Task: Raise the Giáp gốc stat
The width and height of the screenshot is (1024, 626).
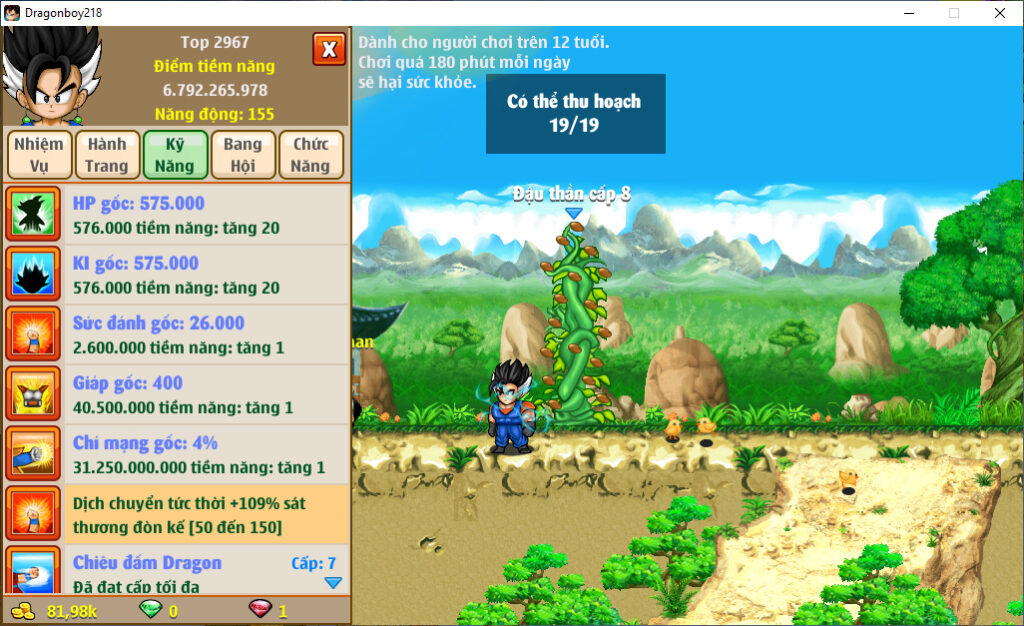Action: [176, 394]
